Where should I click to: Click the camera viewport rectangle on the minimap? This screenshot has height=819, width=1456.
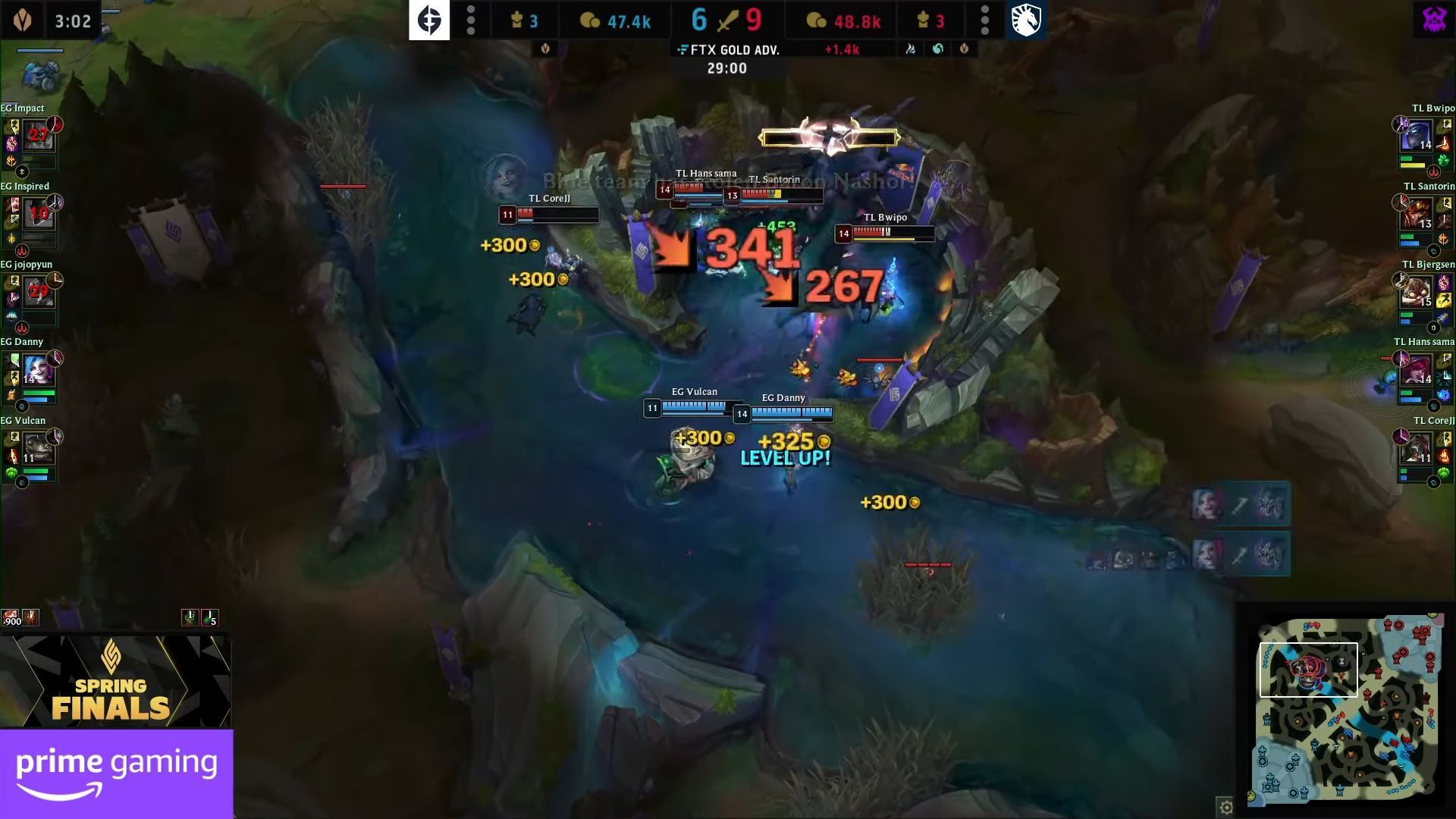tap(1310, 670)
